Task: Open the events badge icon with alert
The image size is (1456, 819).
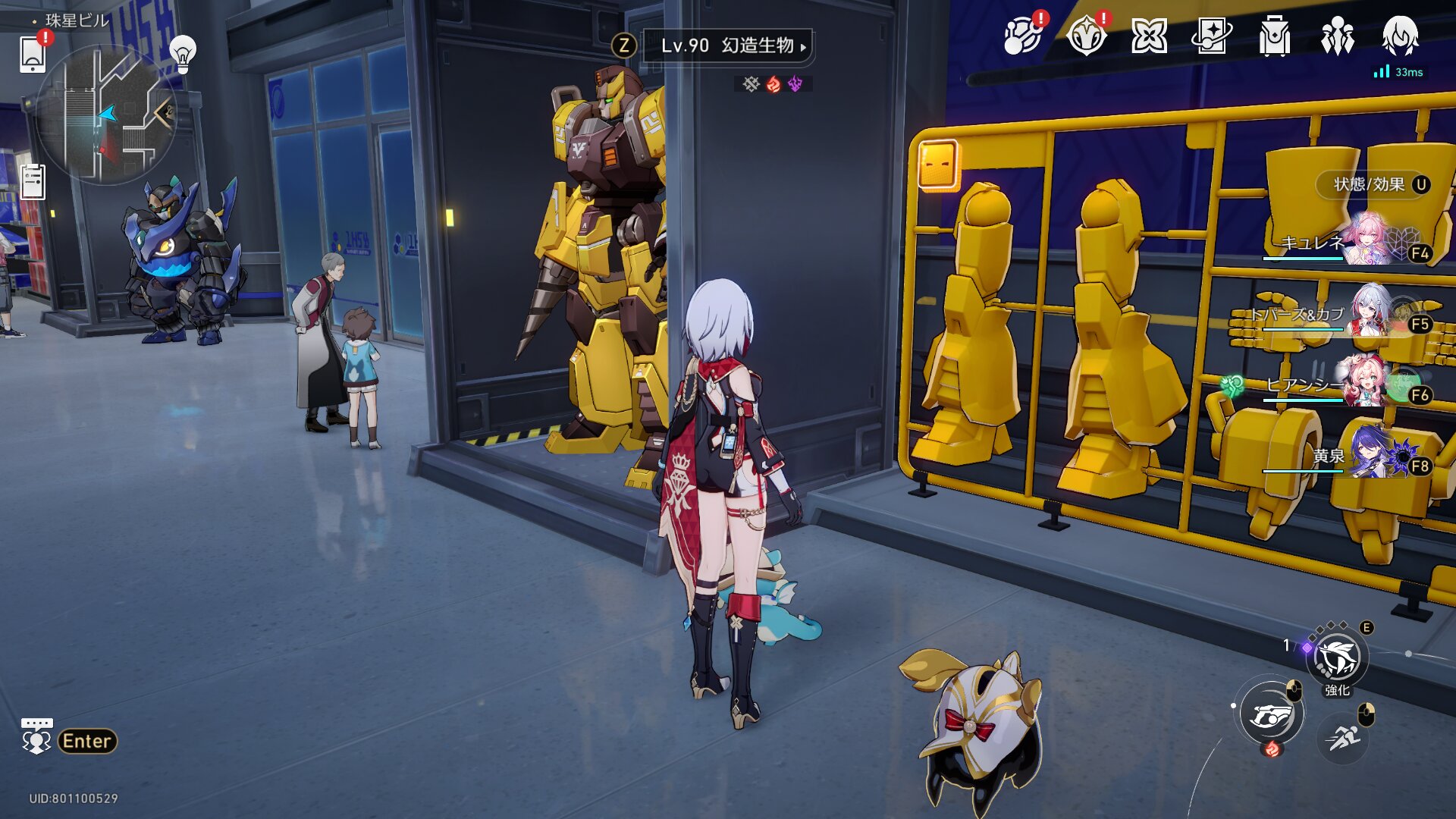Action: tap(1086, 36)
